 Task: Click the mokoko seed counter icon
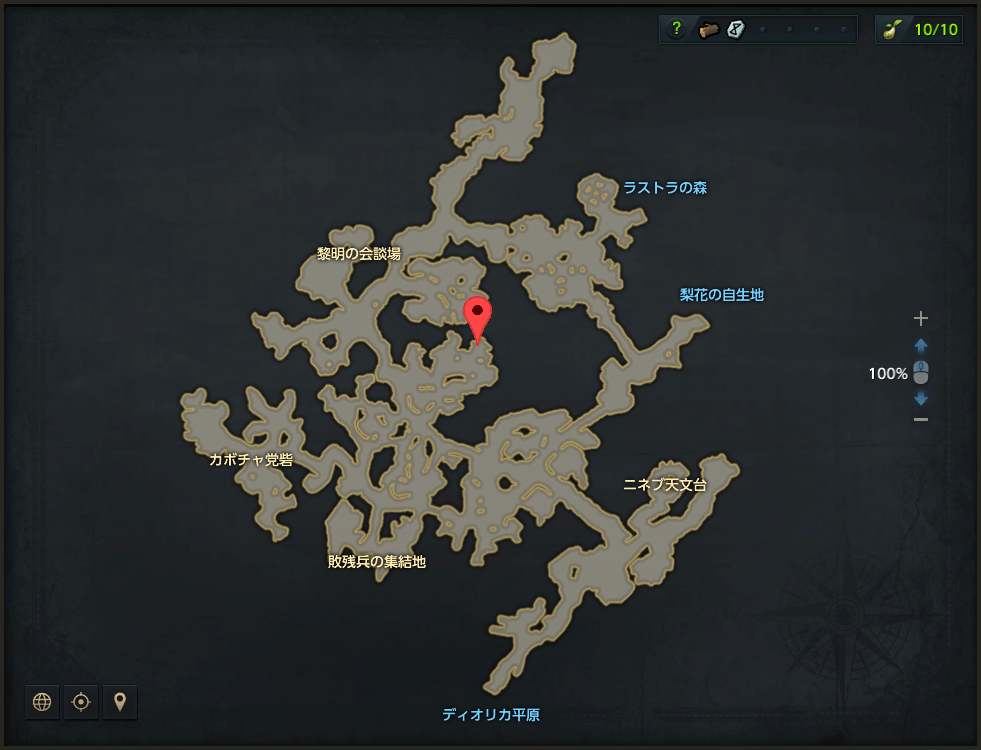[889, 30]
